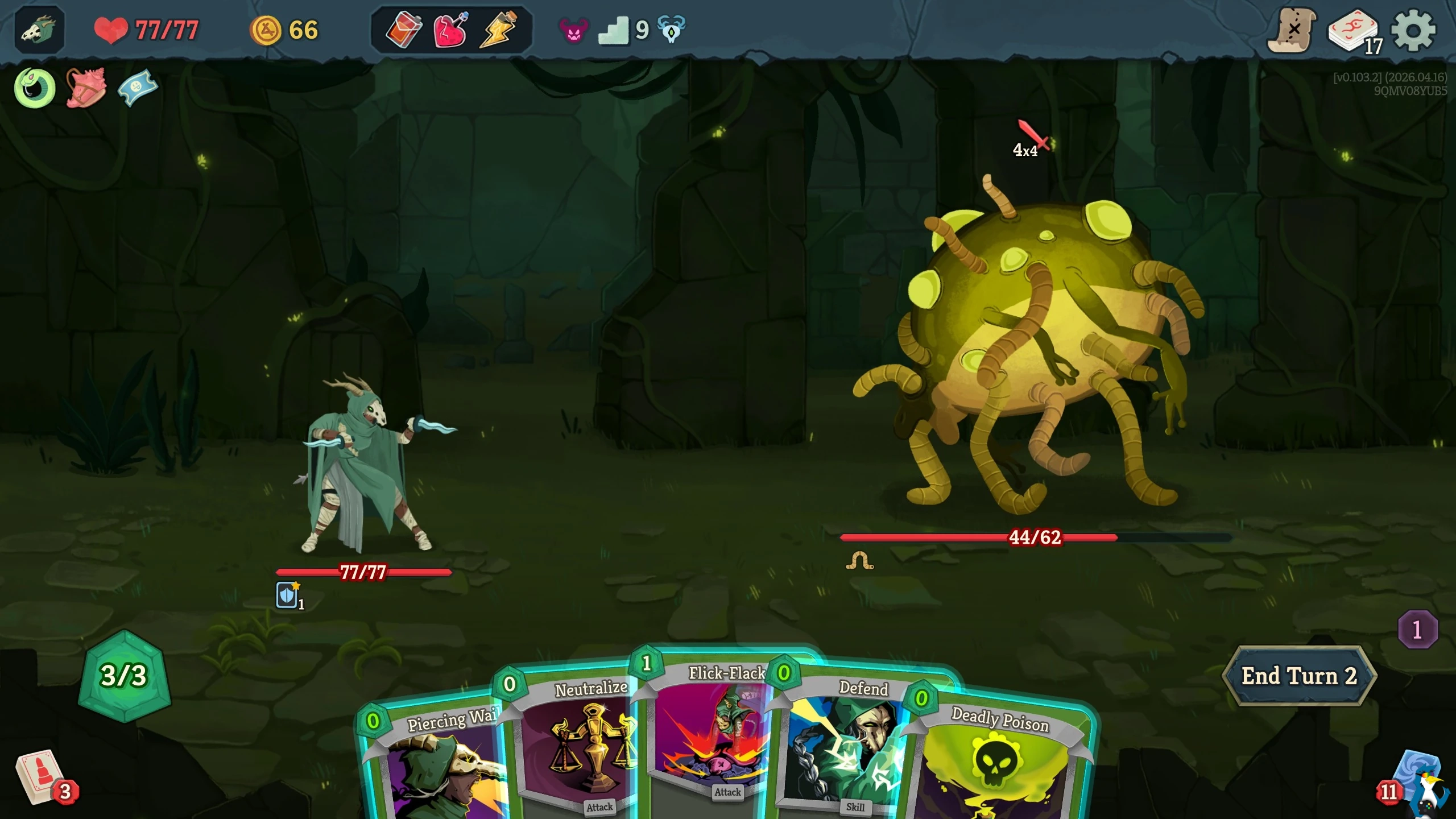
Task: Inspect the purple demon ascension icon
Action: [573, 30]
